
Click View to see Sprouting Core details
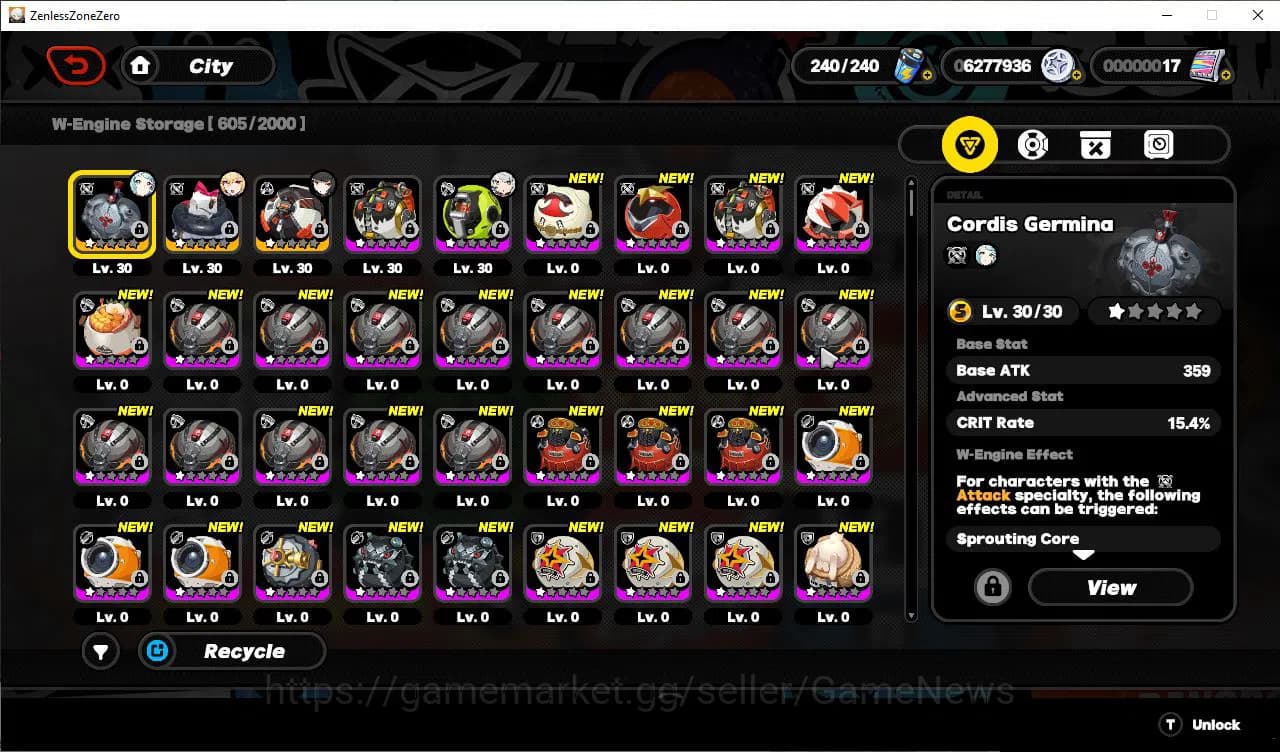click(1110, 587)
